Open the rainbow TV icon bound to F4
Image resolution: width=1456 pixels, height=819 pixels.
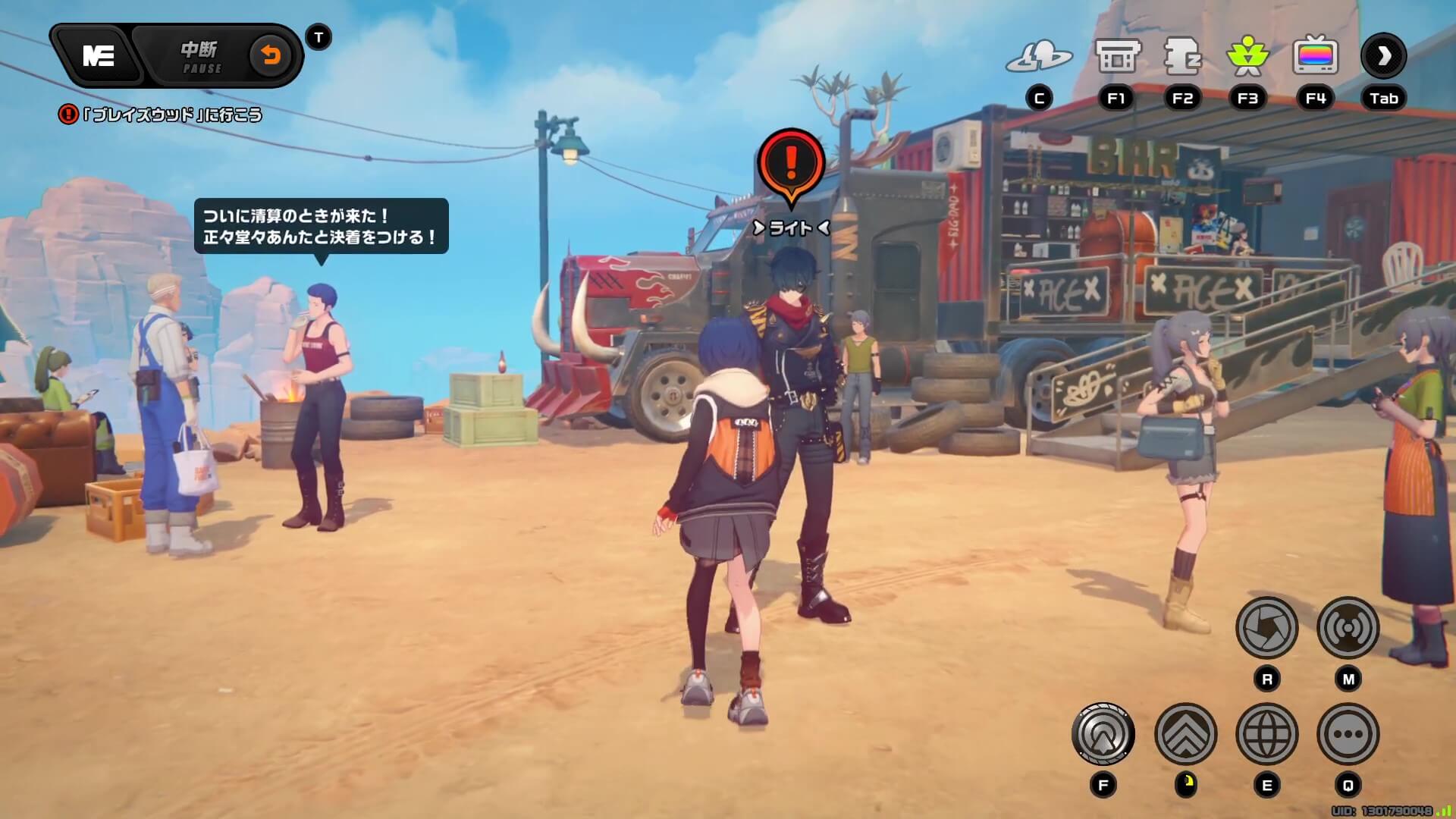(1316, 55)
